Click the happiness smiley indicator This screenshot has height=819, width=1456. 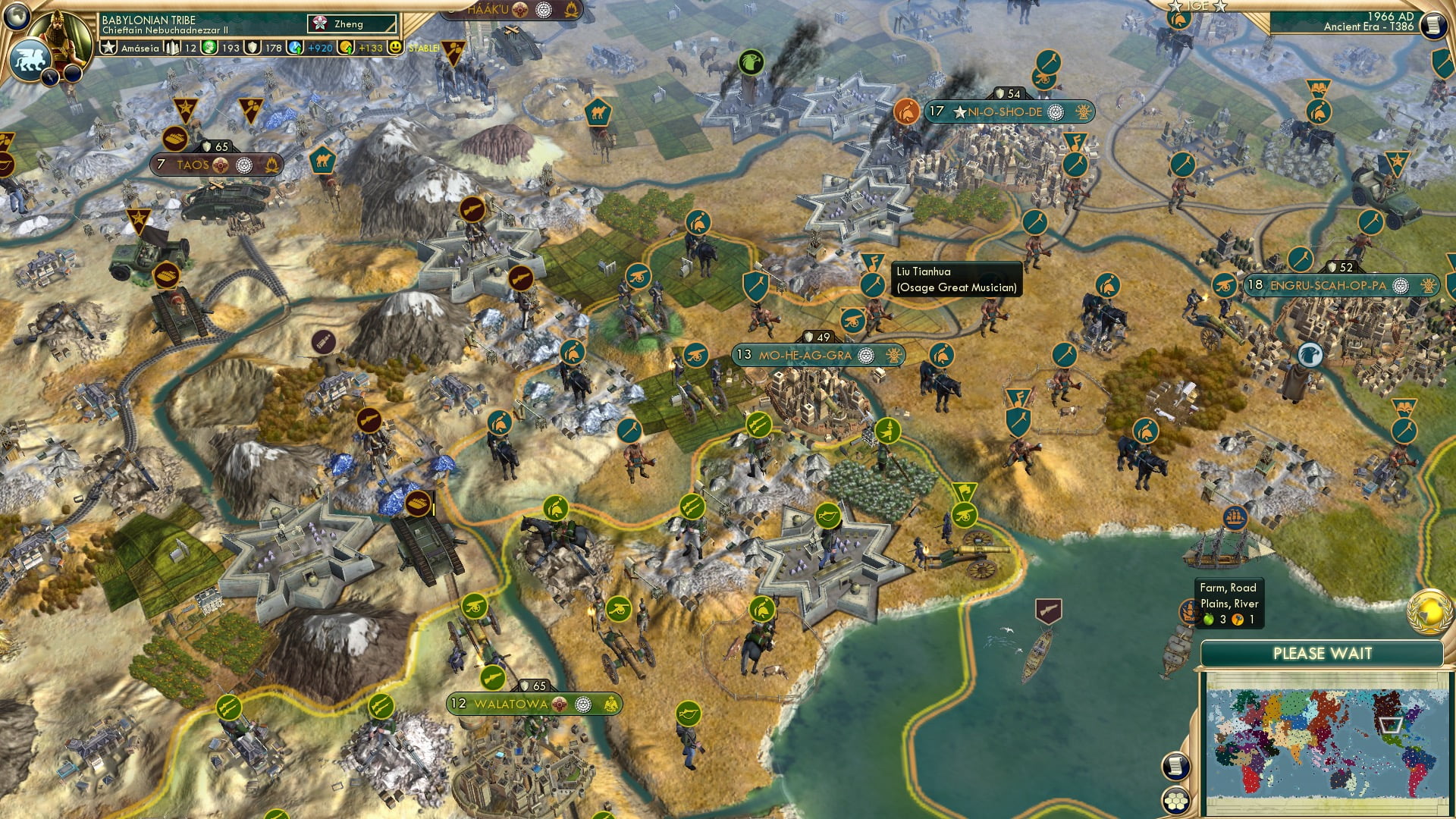395,47
